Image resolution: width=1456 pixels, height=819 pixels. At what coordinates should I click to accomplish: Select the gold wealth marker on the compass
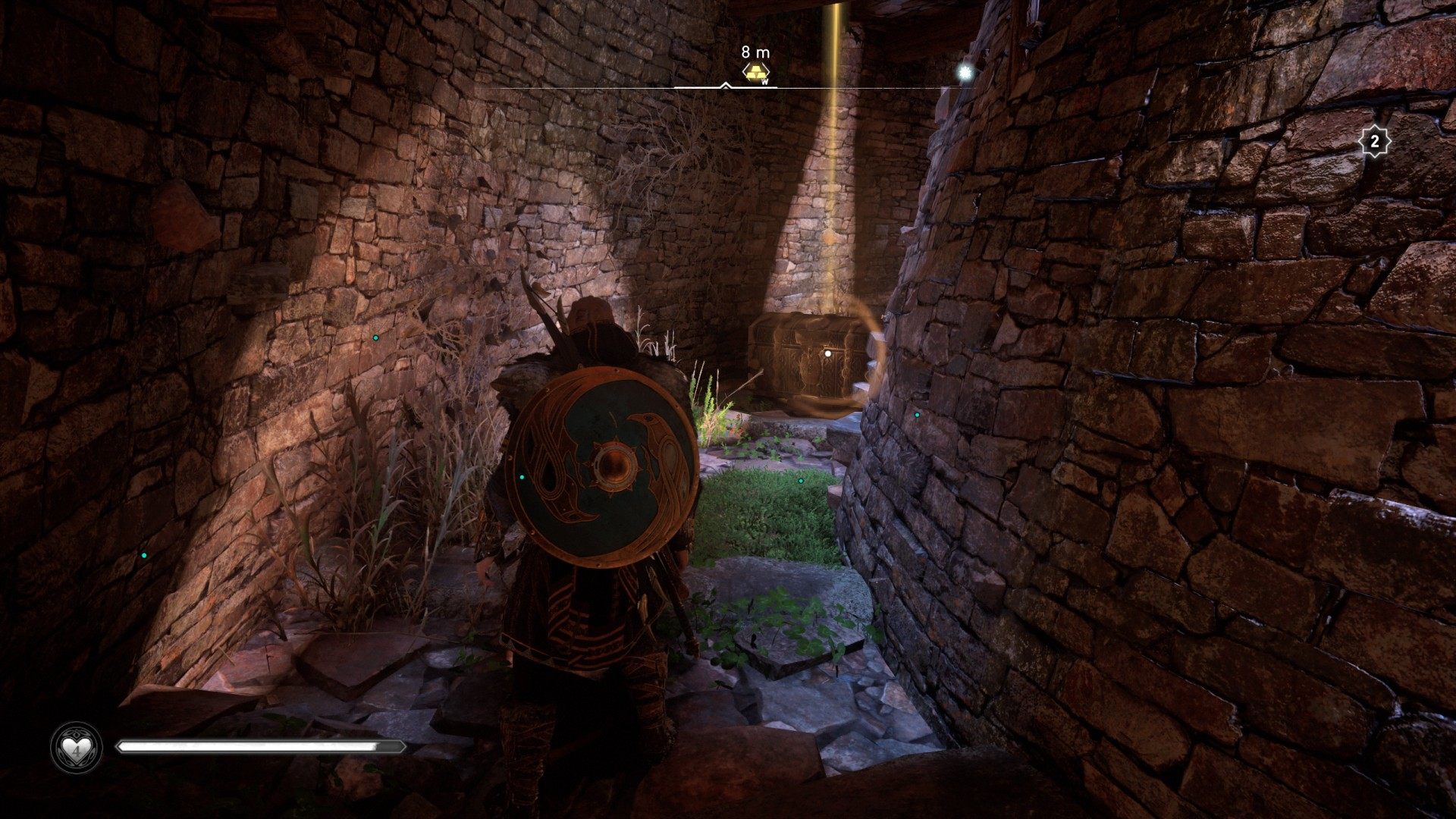pyautogui.click(x=755, y=73)
